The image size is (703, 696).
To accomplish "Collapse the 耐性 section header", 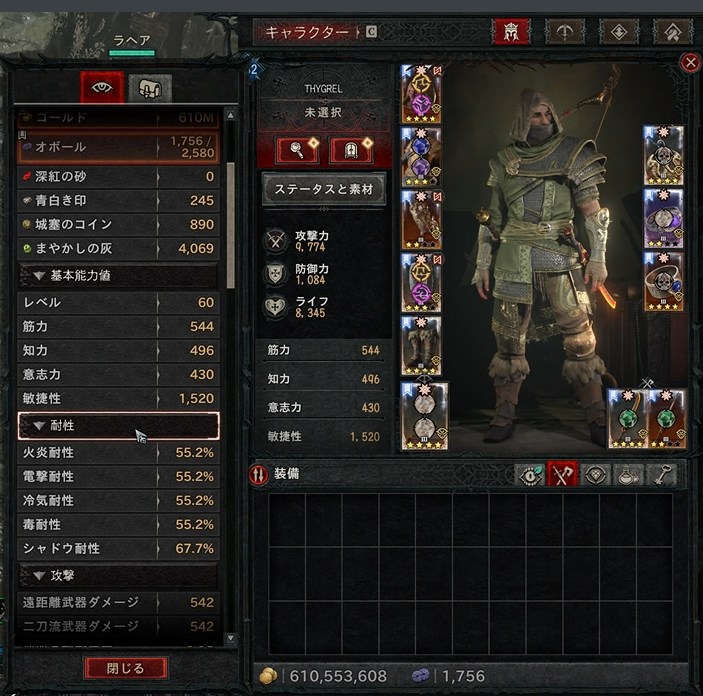I will 118,426.
